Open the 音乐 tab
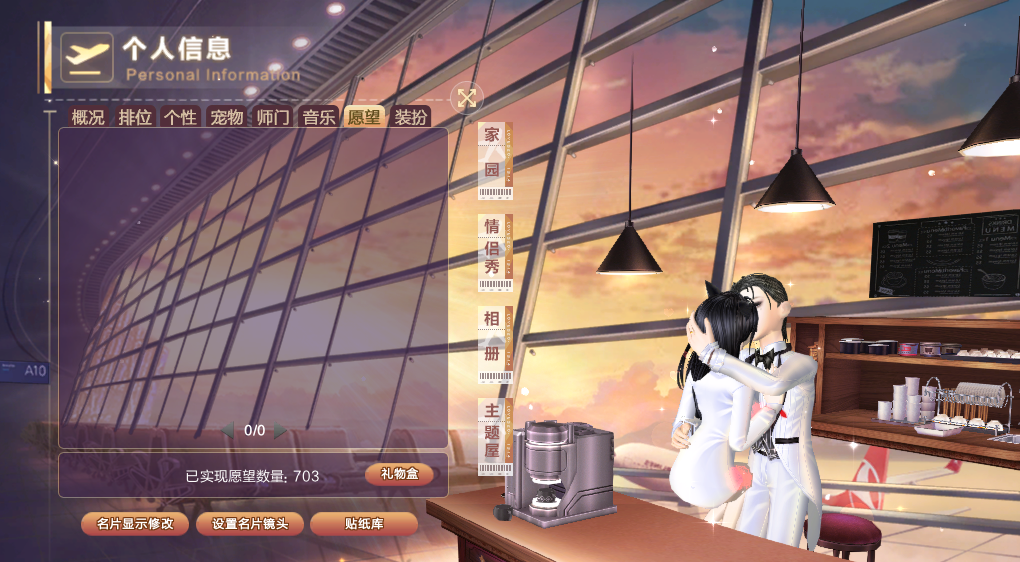 click(319, 117)
